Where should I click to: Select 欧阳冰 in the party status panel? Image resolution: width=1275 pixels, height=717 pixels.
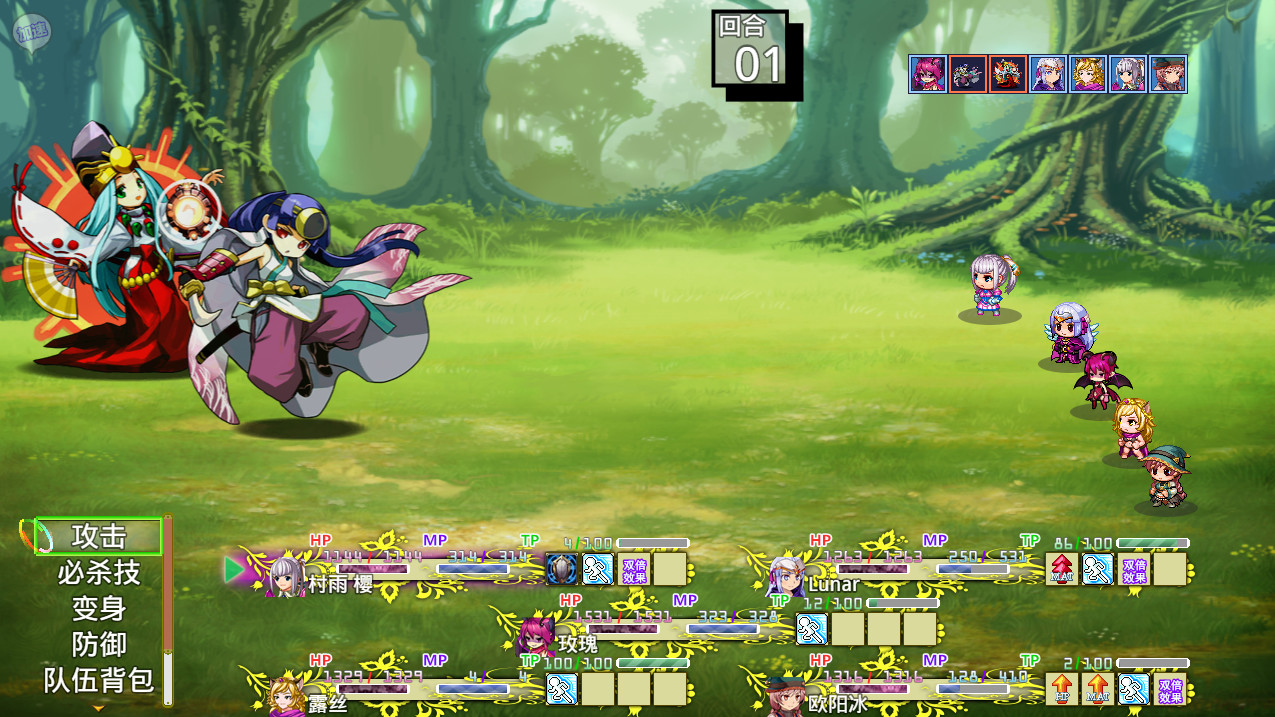(836, 703)
